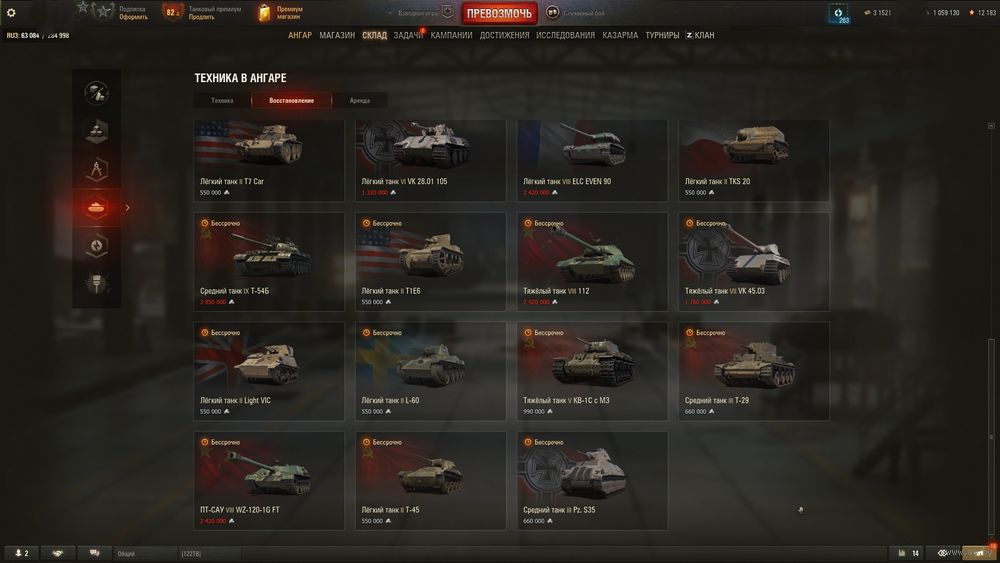The image size is (1000, 563).
Task: Go to the КАЗАРМА menu
Action: (620, 35)
